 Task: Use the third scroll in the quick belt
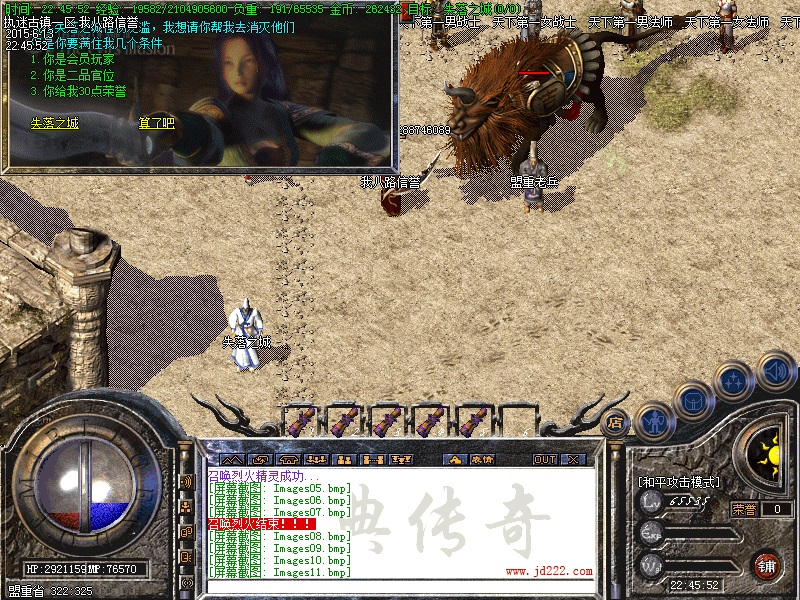(x=387, y=420)
